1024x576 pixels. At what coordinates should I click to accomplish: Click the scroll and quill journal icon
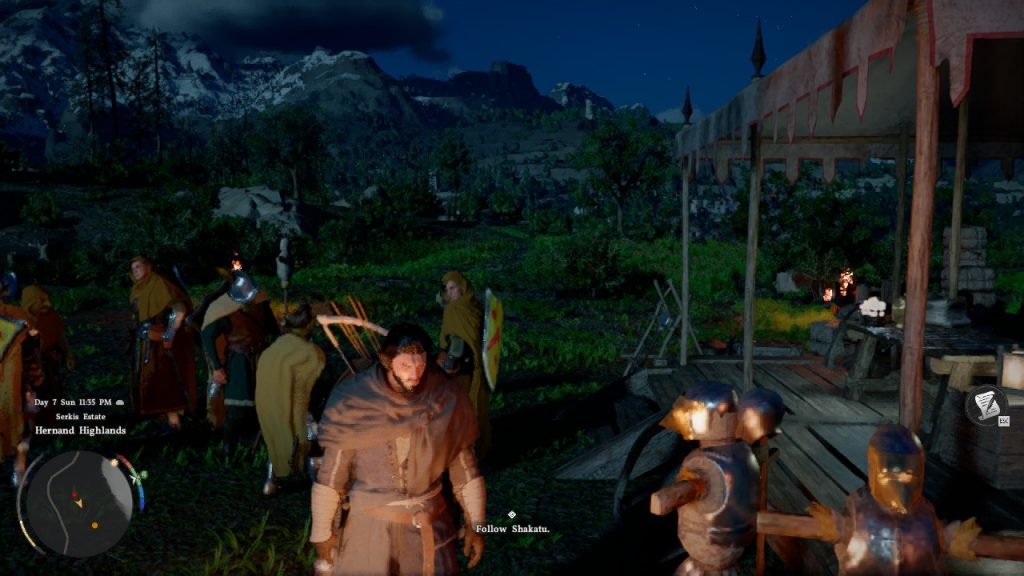(985, 405)
